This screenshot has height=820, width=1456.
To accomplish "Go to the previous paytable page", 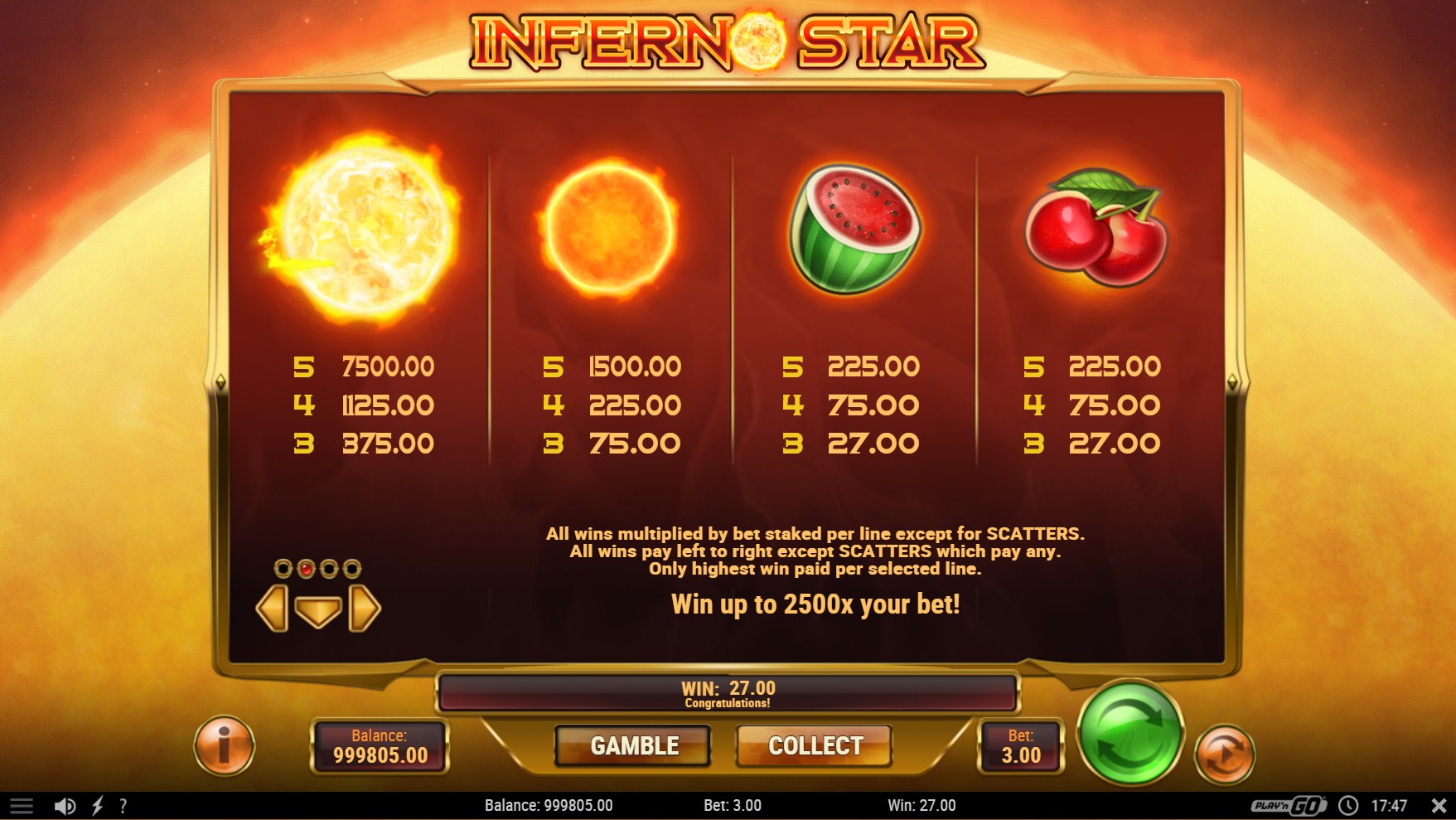I will point(272,609).
